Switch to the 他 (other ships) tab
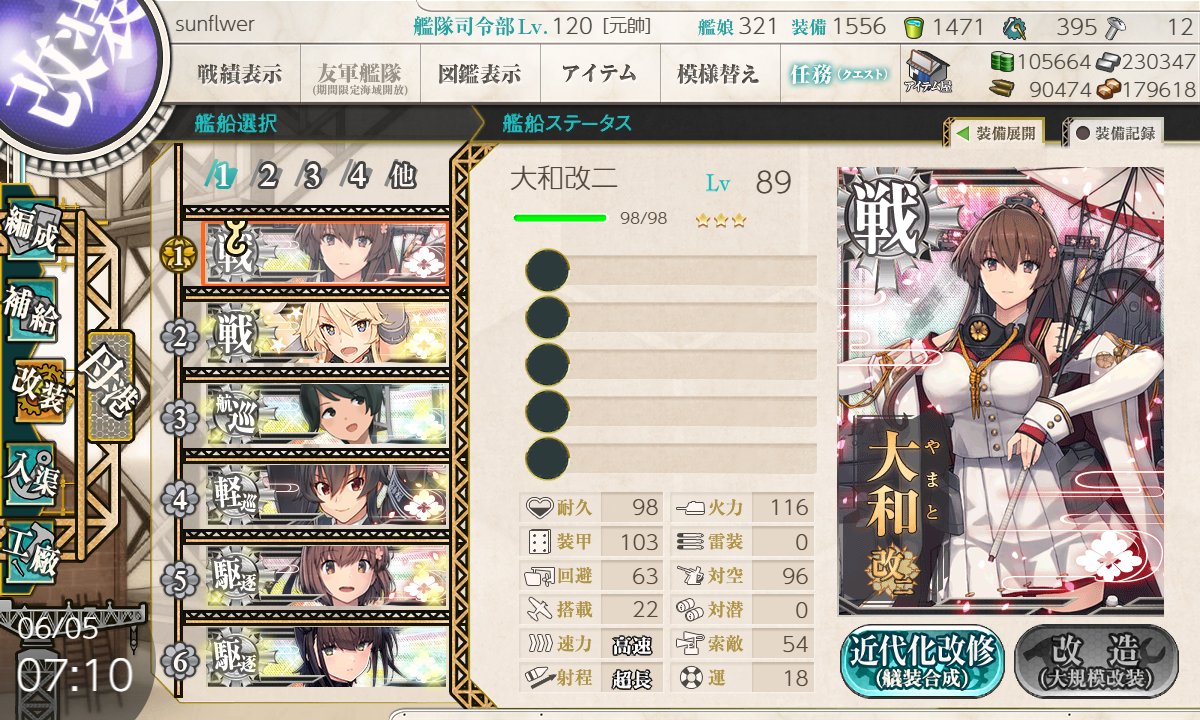This screenshot has width=1200, height=720. click(402, 176)
